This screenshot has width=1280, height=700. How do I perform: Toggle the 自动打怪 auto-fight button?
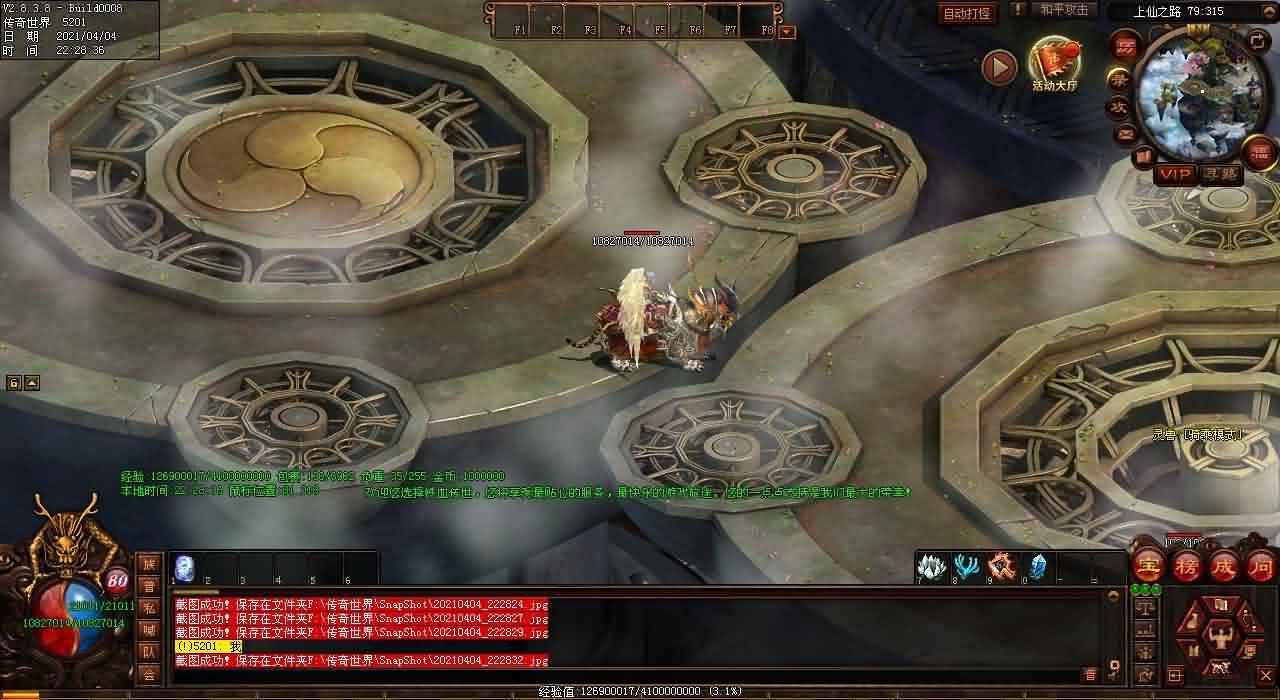967,13
